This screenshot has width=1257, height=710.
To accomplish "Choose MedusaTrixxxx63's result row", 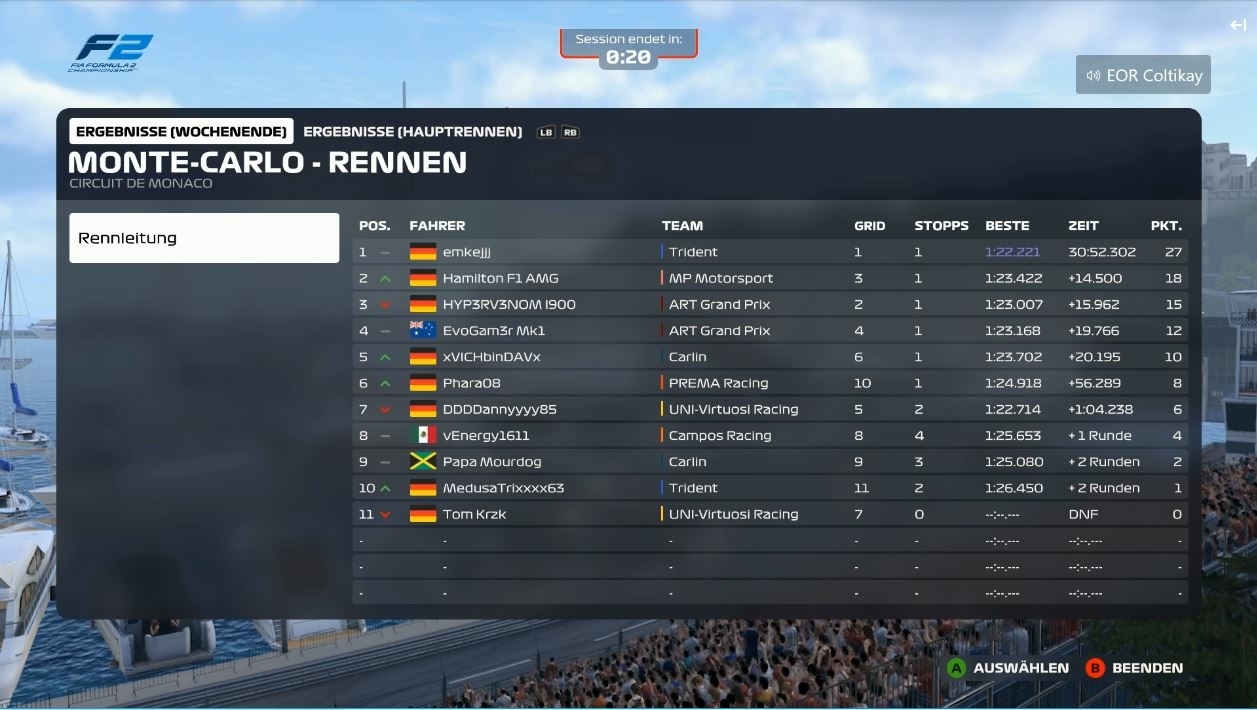I will tap(770, 488).
